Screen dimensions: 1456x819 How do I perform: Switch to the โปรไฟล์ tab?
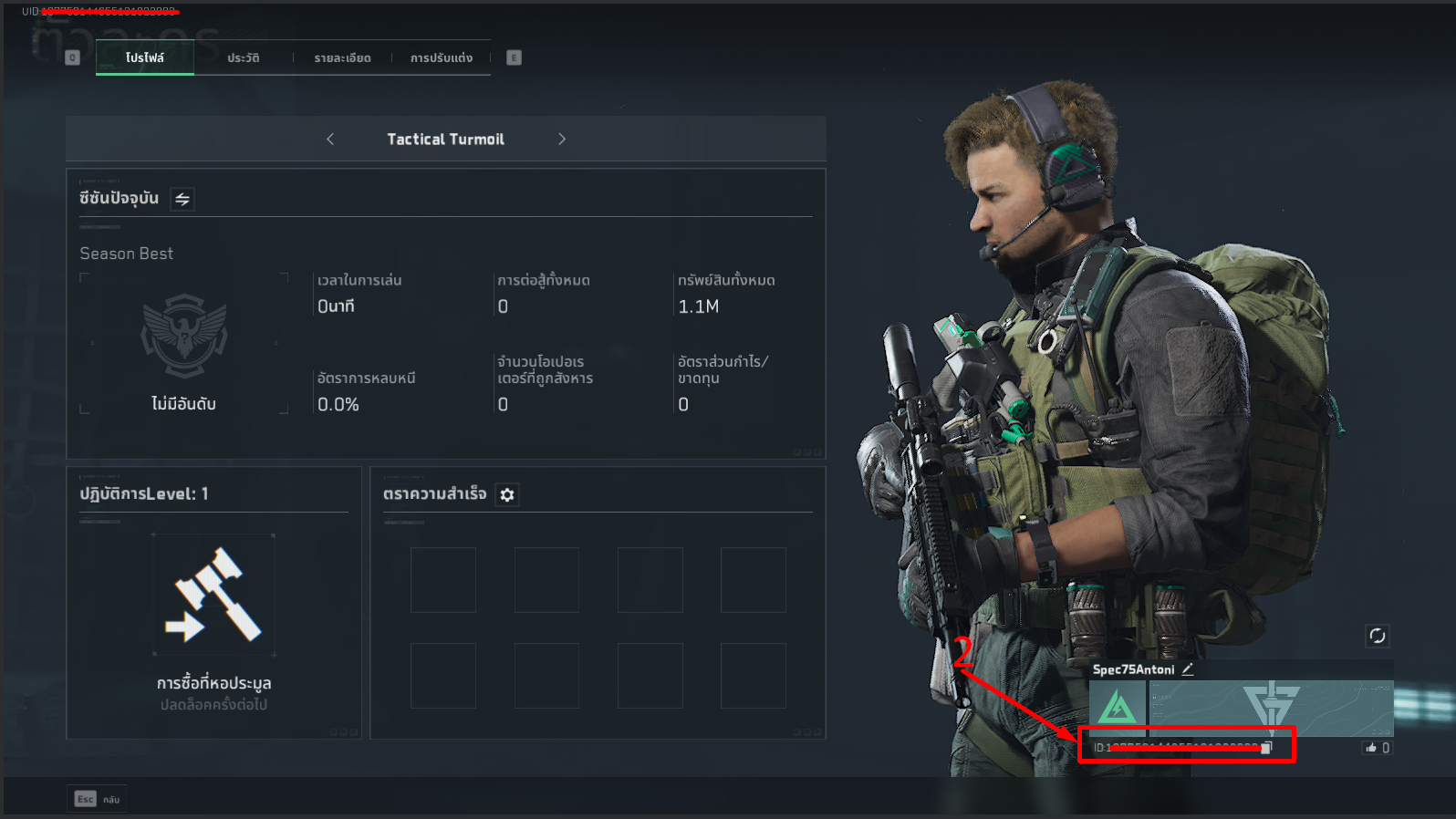tap(144, 57)
